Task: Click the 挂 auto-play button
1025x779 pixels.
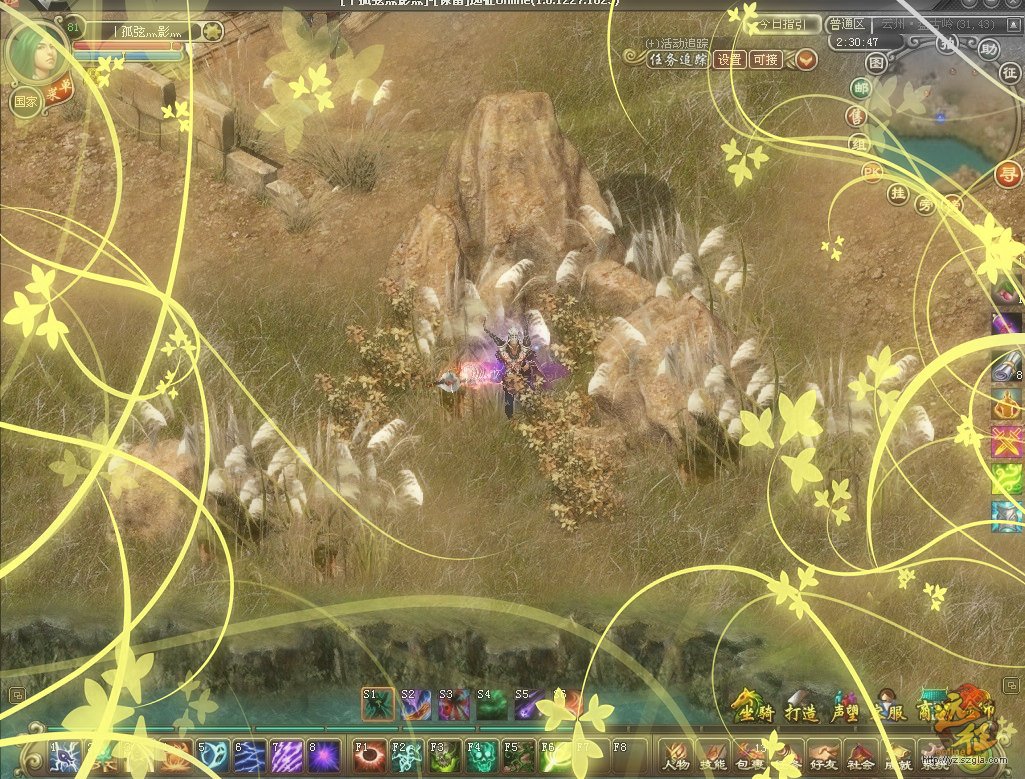Action: tap(899, 194)
